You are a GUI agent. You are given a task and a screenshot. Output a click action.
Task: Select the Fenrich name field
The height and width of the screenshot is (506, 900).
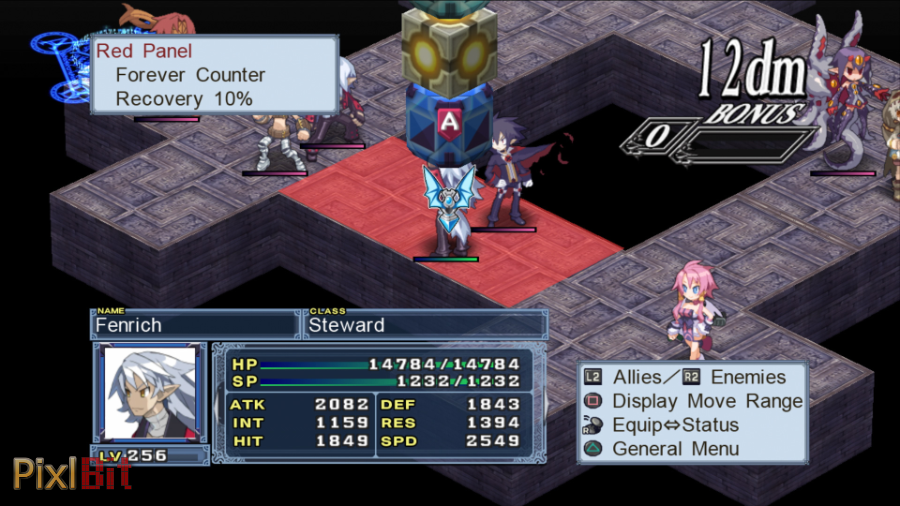point(195,324)
